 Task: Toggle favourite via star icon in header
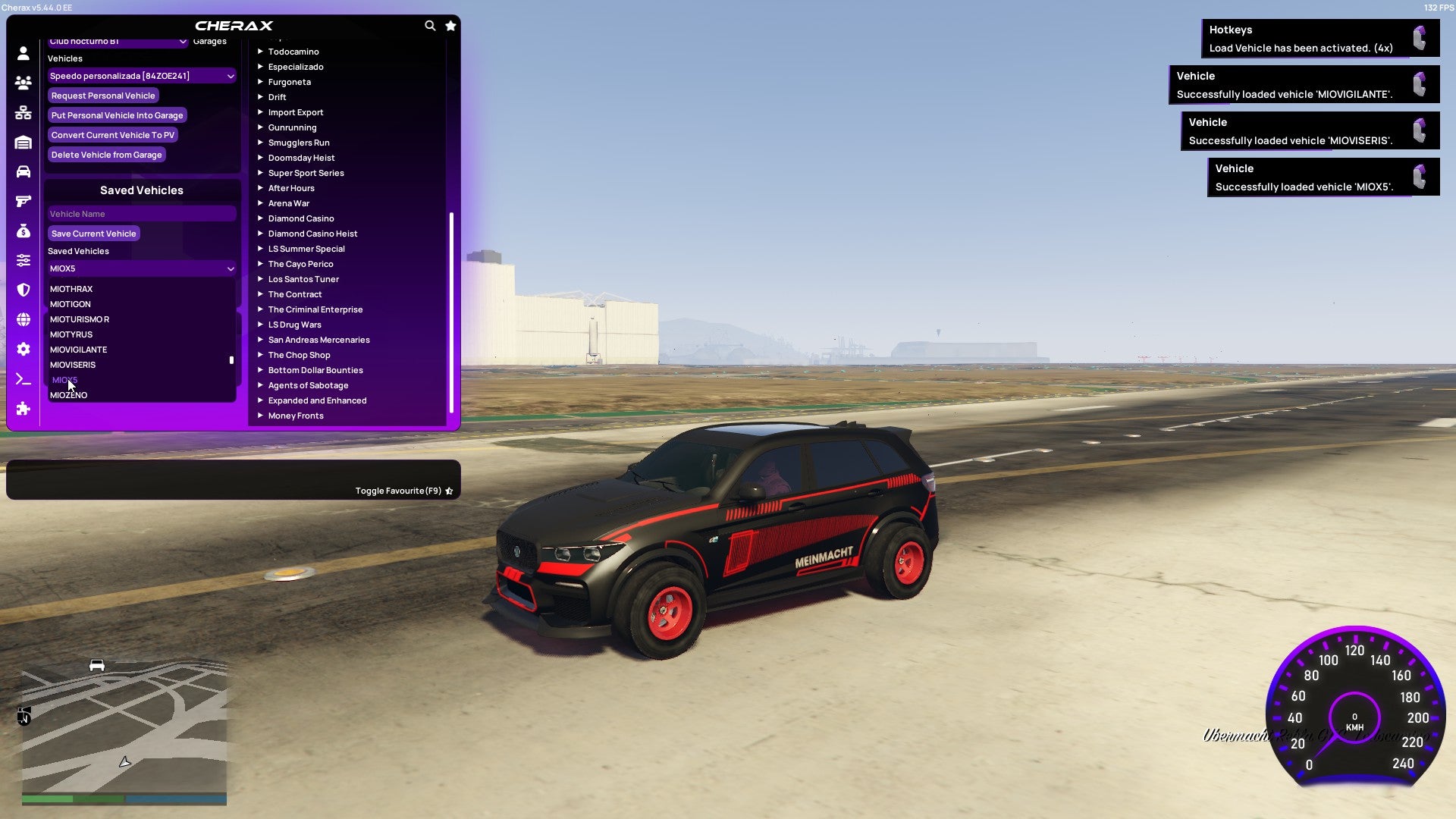(450, 25)
